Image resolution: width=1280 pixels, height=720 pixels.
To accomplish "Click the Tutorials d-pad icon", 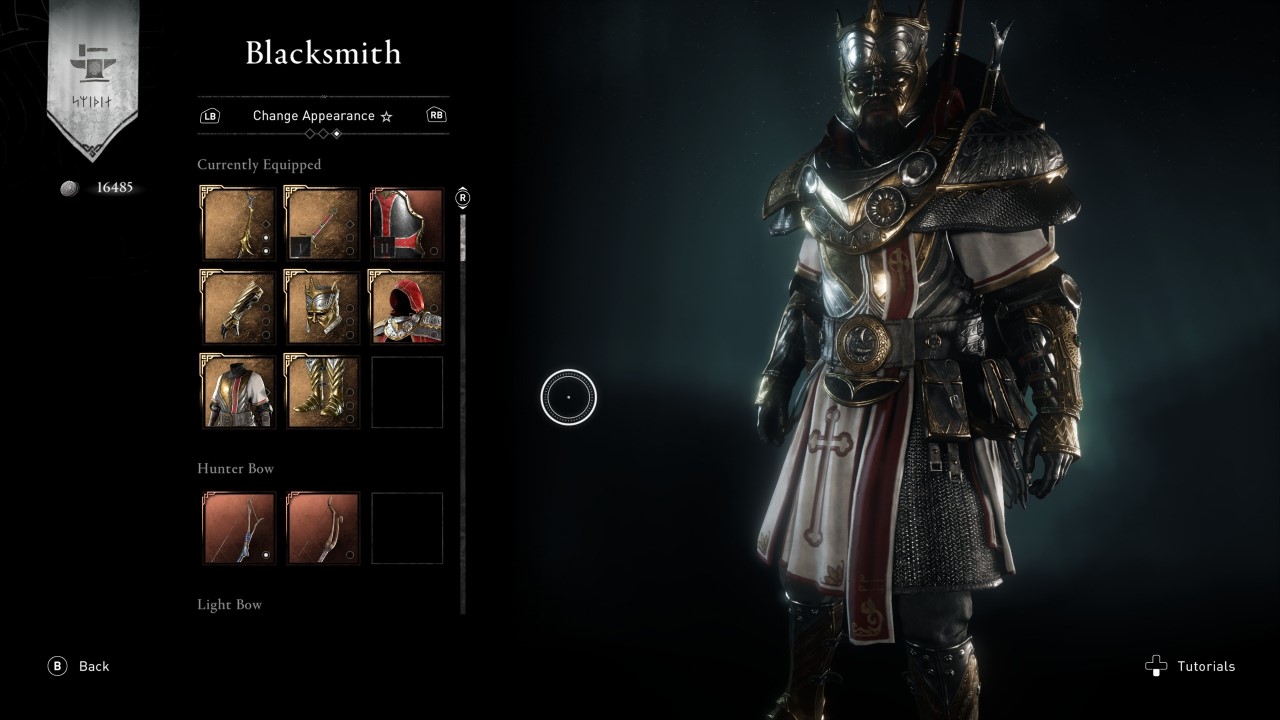I will tap(1156, 666).
